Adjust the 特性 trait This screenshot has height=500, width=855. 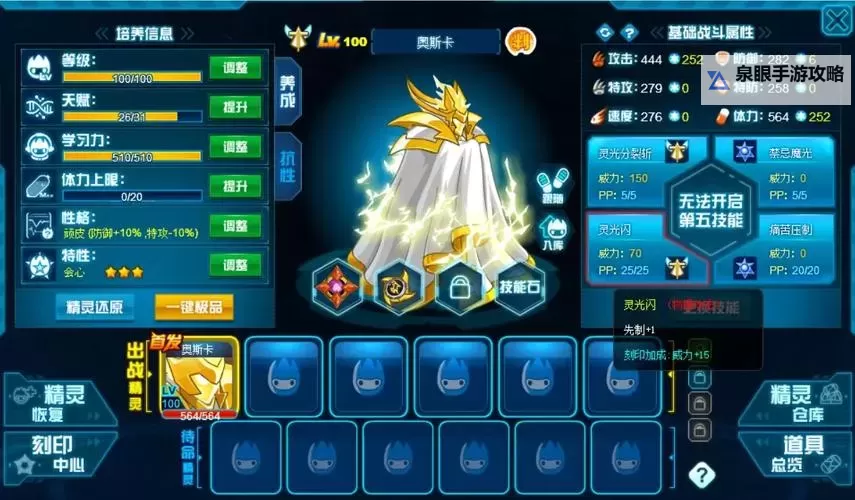(x=235, y=265)
